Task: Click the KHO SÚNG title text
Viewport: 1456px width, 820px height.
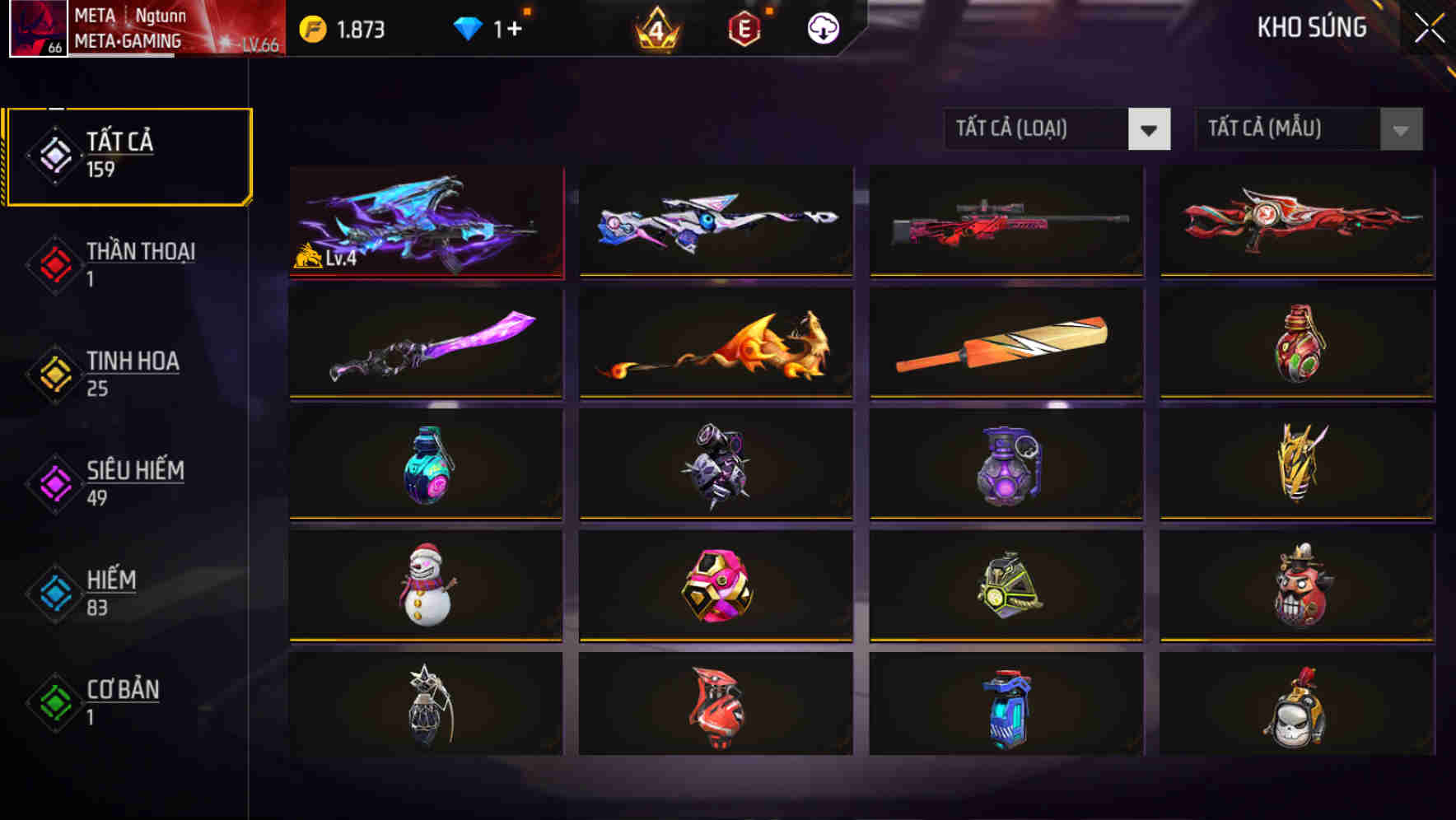Action: tap(1310, 27)
